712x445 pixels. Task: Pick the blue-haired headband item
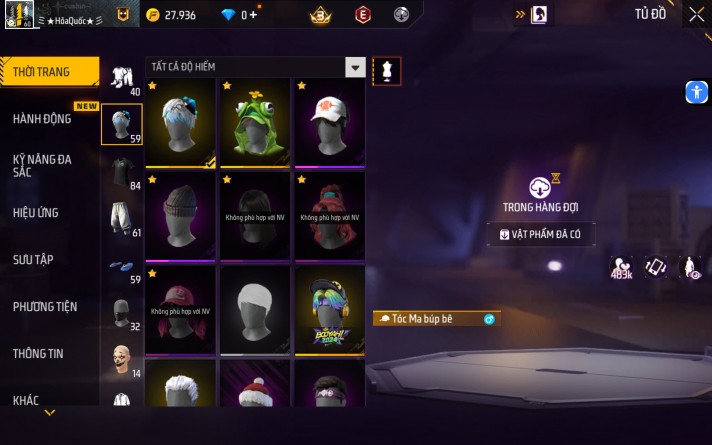181,123
